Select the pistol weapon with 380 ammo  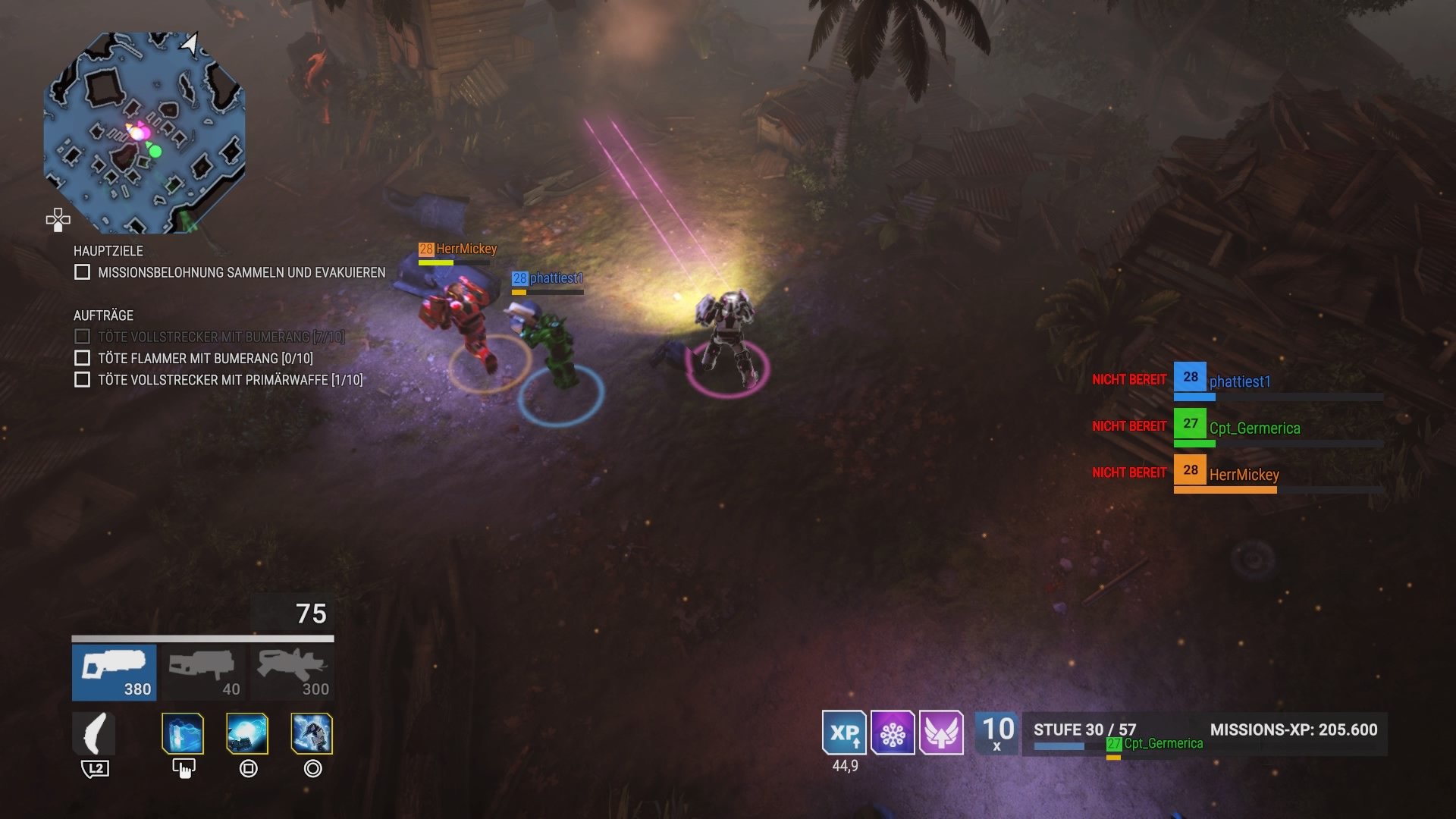click(x=114, y=671)
